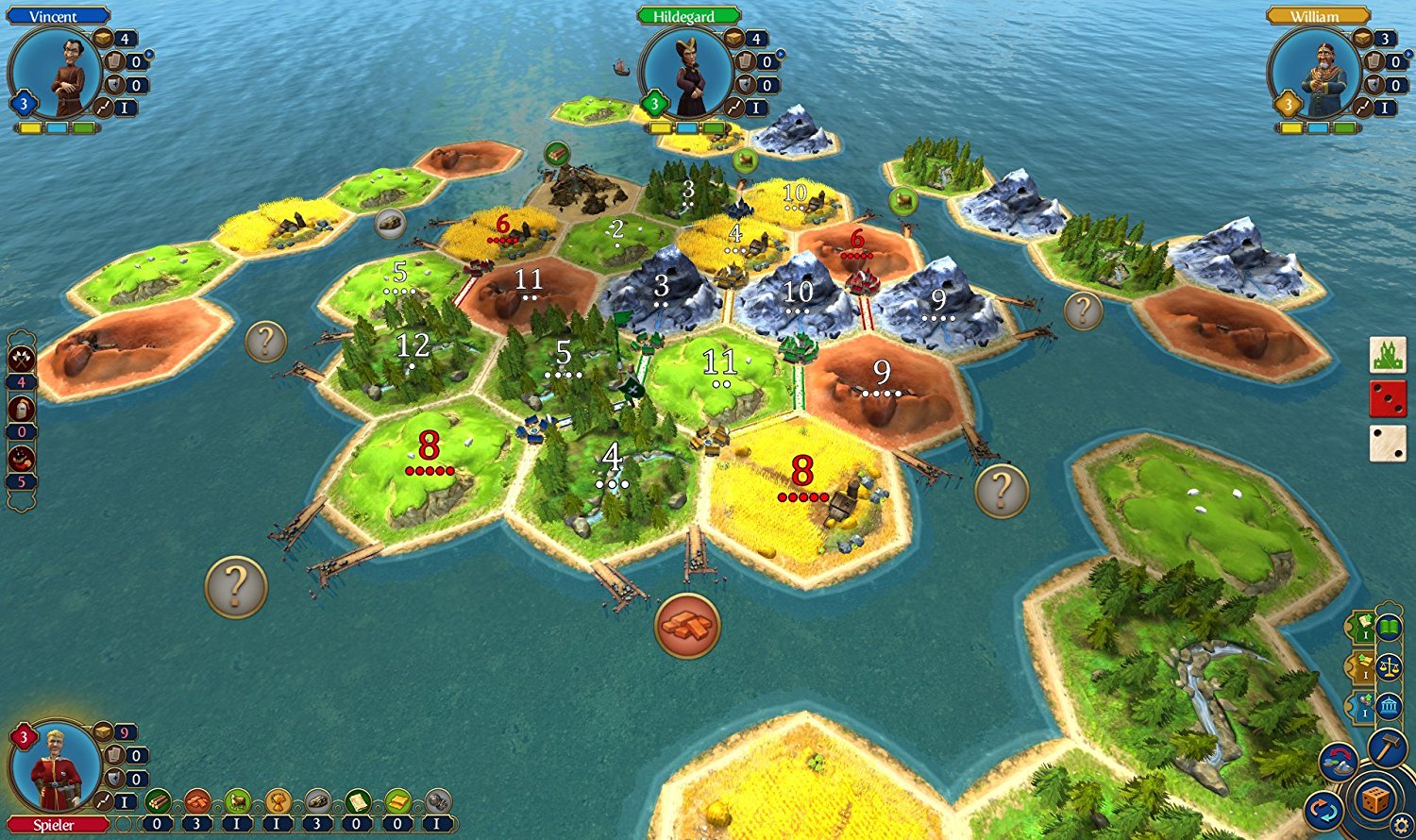Roll the dice with the orange die button
The height and width of the screenshot is (840, 1416).
tap(1375, 800)
